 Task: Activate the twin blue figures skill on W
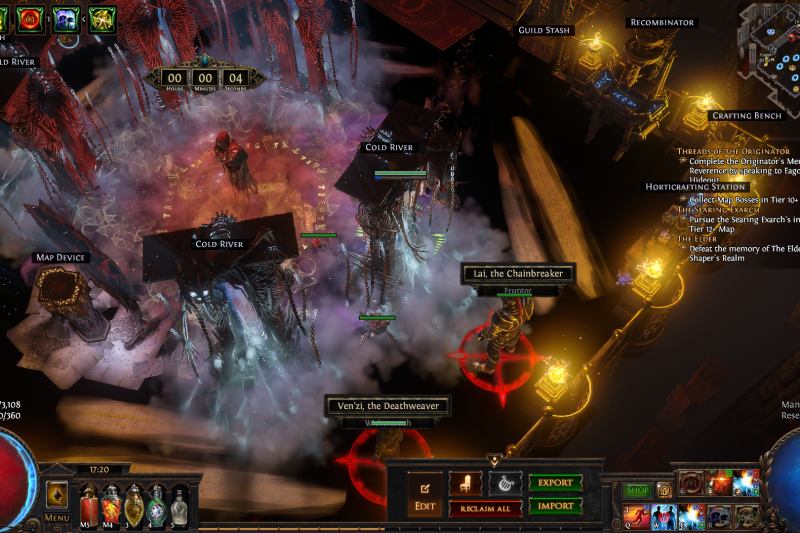[x=662, y=515]
